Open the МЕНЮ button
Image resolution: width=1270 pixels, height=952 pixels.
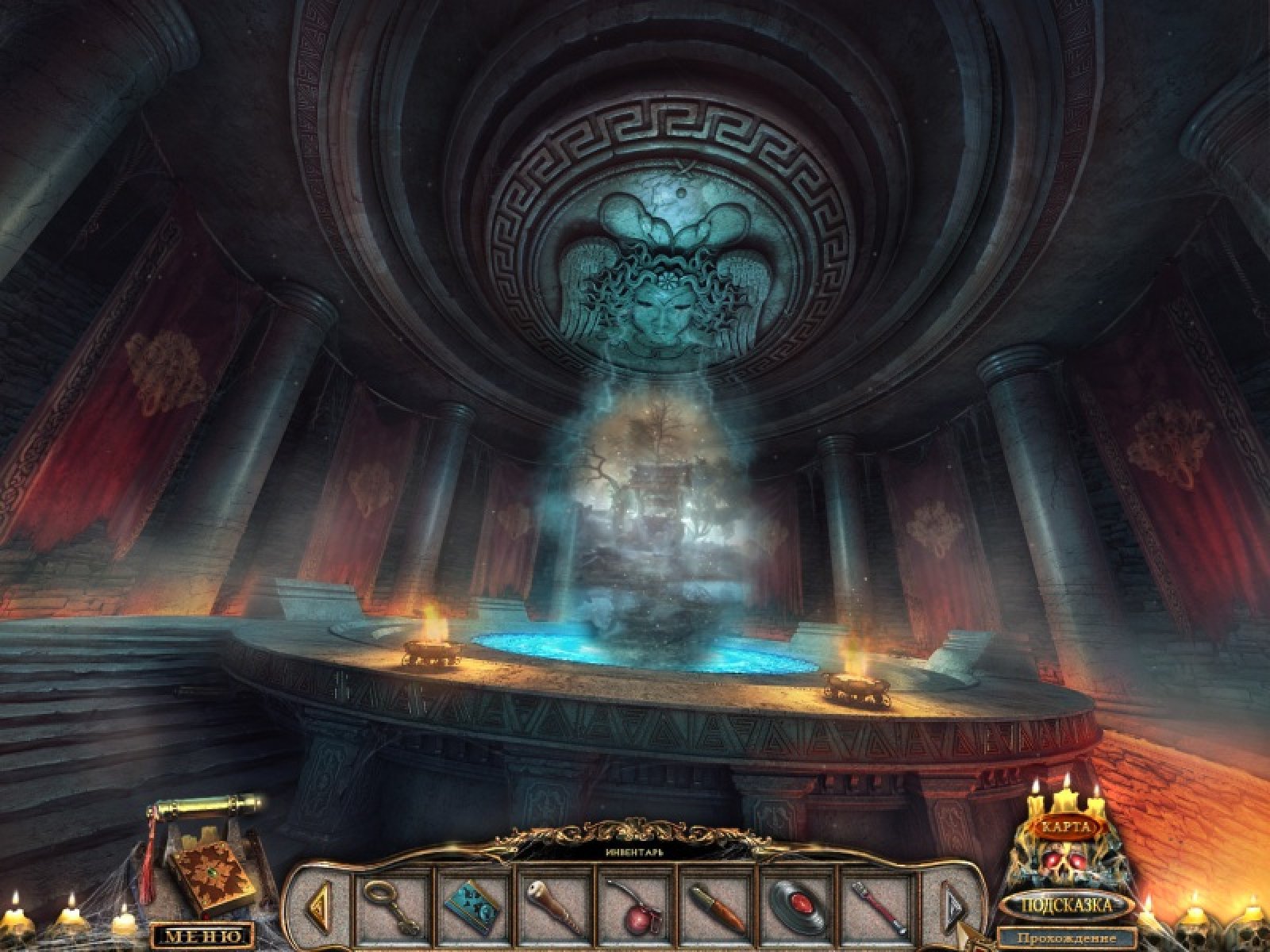202,936
